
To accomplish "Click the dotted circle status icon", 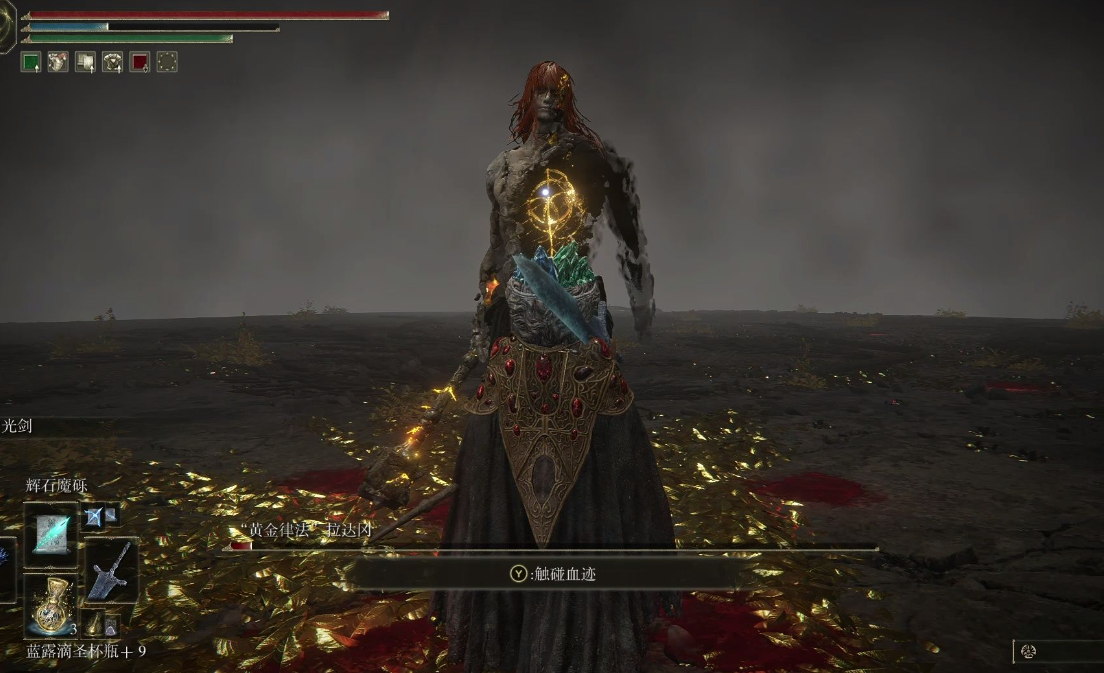I will click(167, 62).
